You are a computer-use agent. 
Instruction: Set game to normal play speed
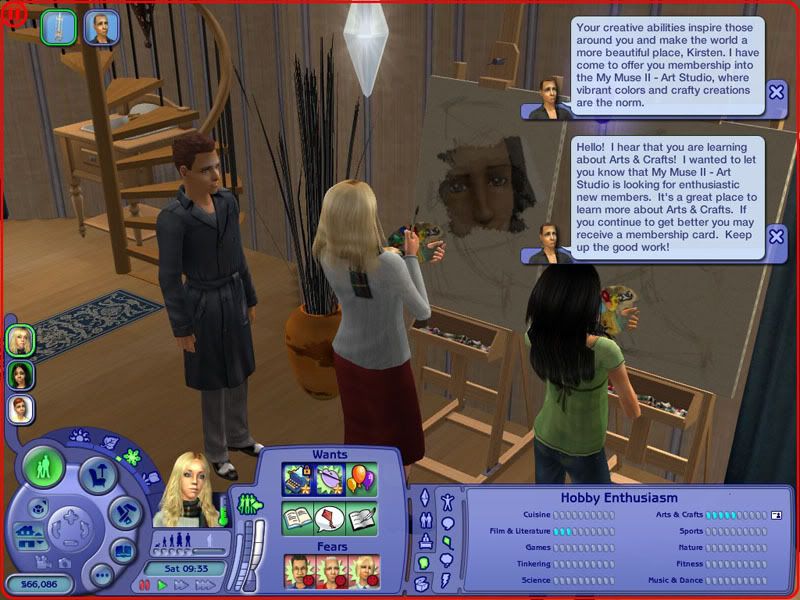[163, 584]
